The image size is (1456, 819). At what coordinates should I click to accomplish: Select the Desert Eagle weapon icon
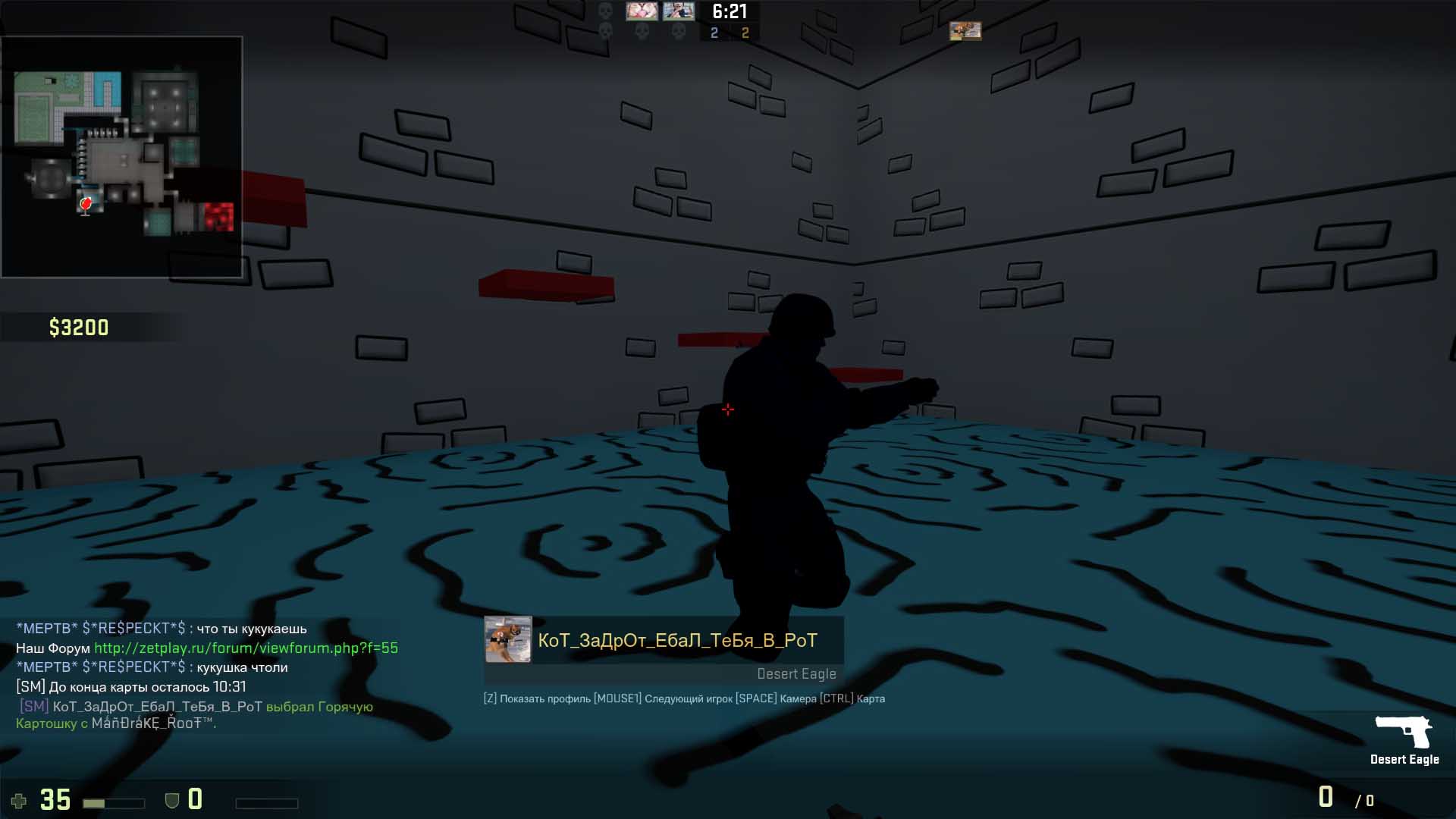(1403, 731)
